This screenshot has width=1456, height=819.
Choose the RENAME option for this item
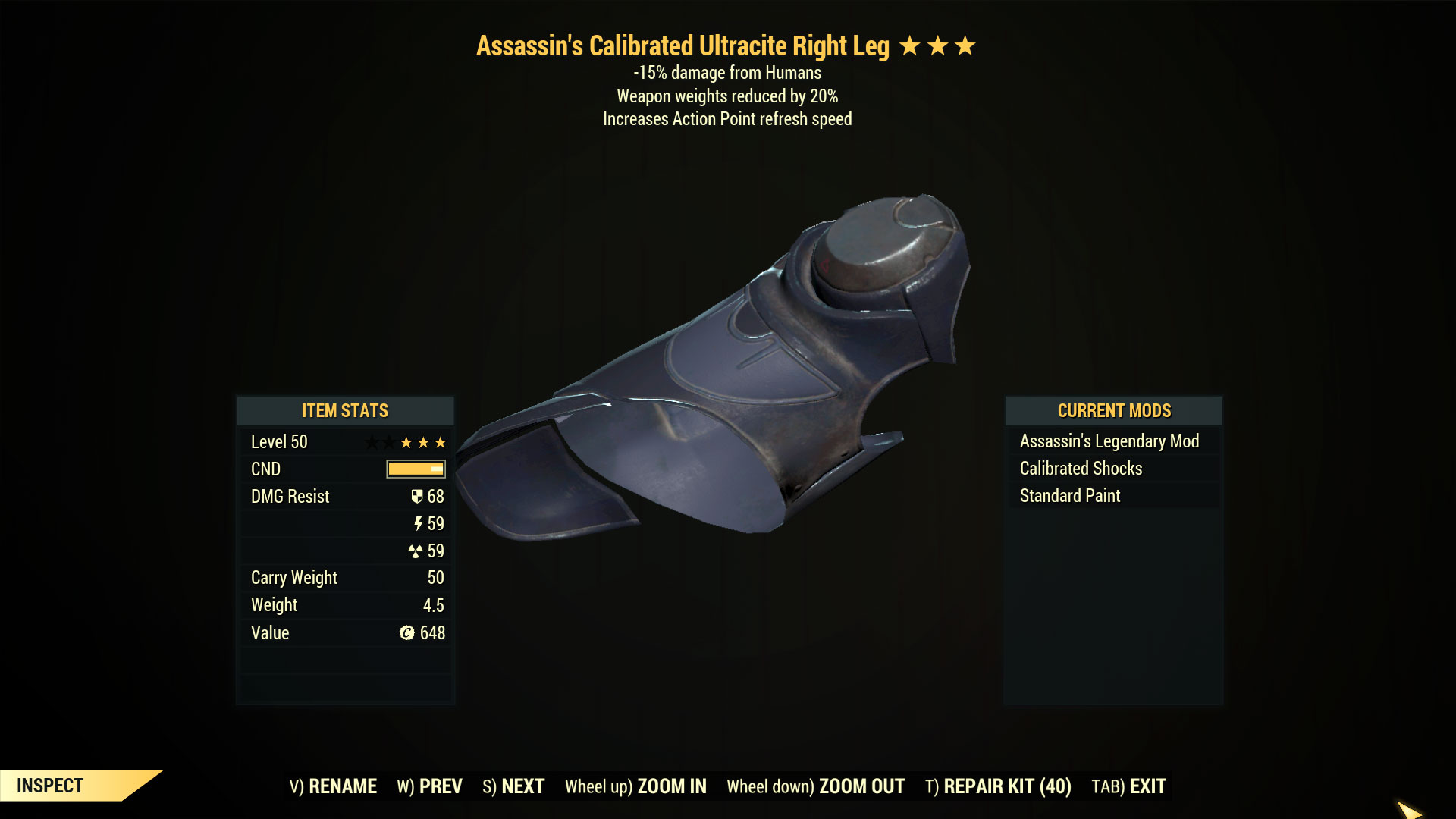click(333, 786)
